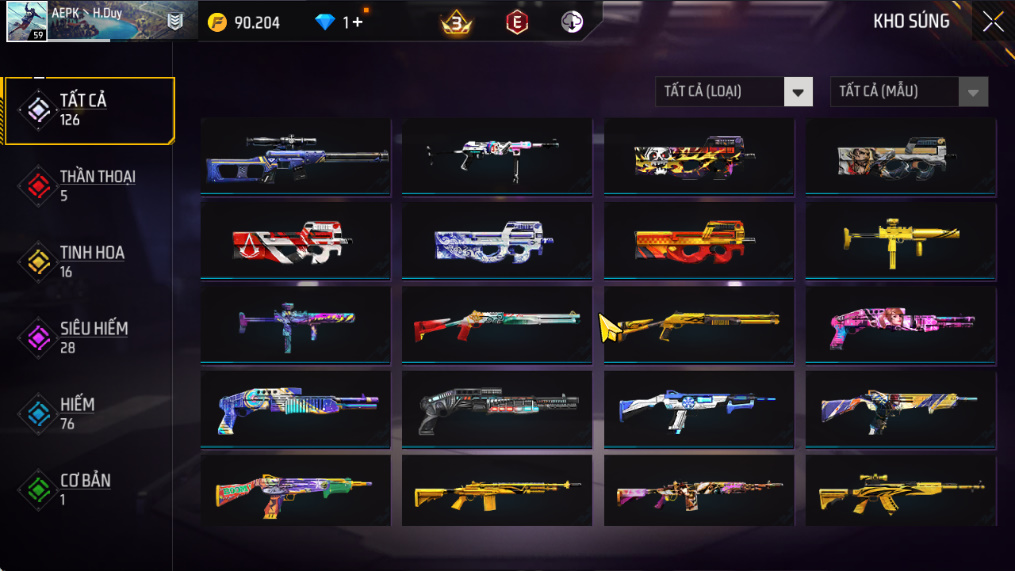The width and height of the screenshot is (1015, 571).
Task: Choose the skull and flames P90 skin
Action: 698,156
